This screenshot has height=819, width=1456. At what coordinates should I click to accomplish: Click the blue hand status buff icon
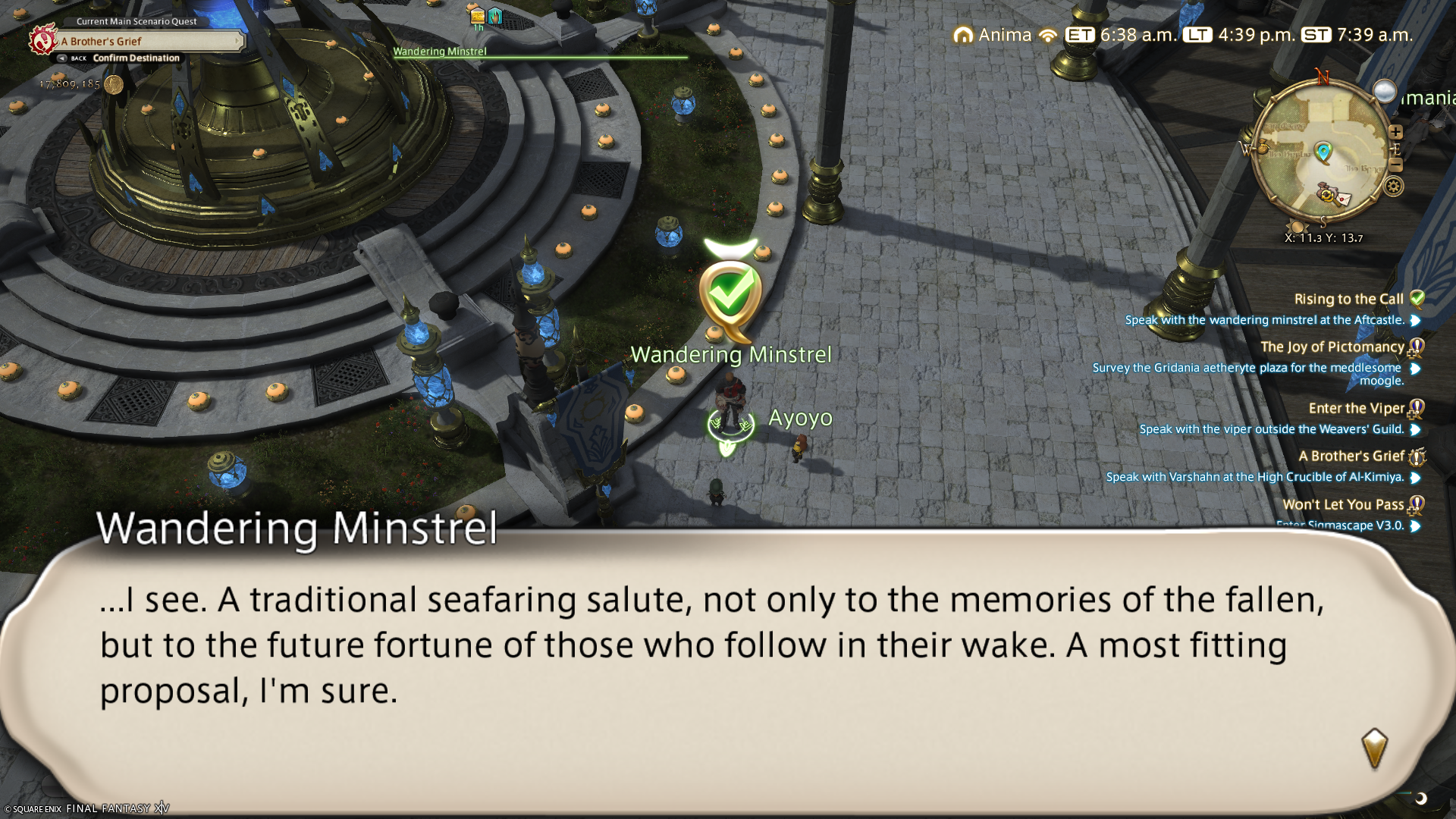coord(495,15)
